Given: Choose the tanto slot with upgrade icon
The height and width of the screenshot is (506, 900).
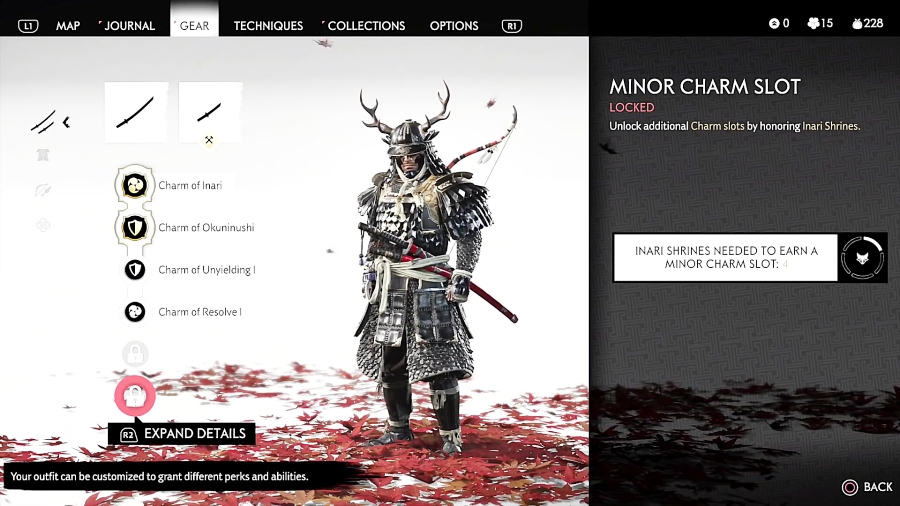Looking at the screenshot, I should pos(210,112).
